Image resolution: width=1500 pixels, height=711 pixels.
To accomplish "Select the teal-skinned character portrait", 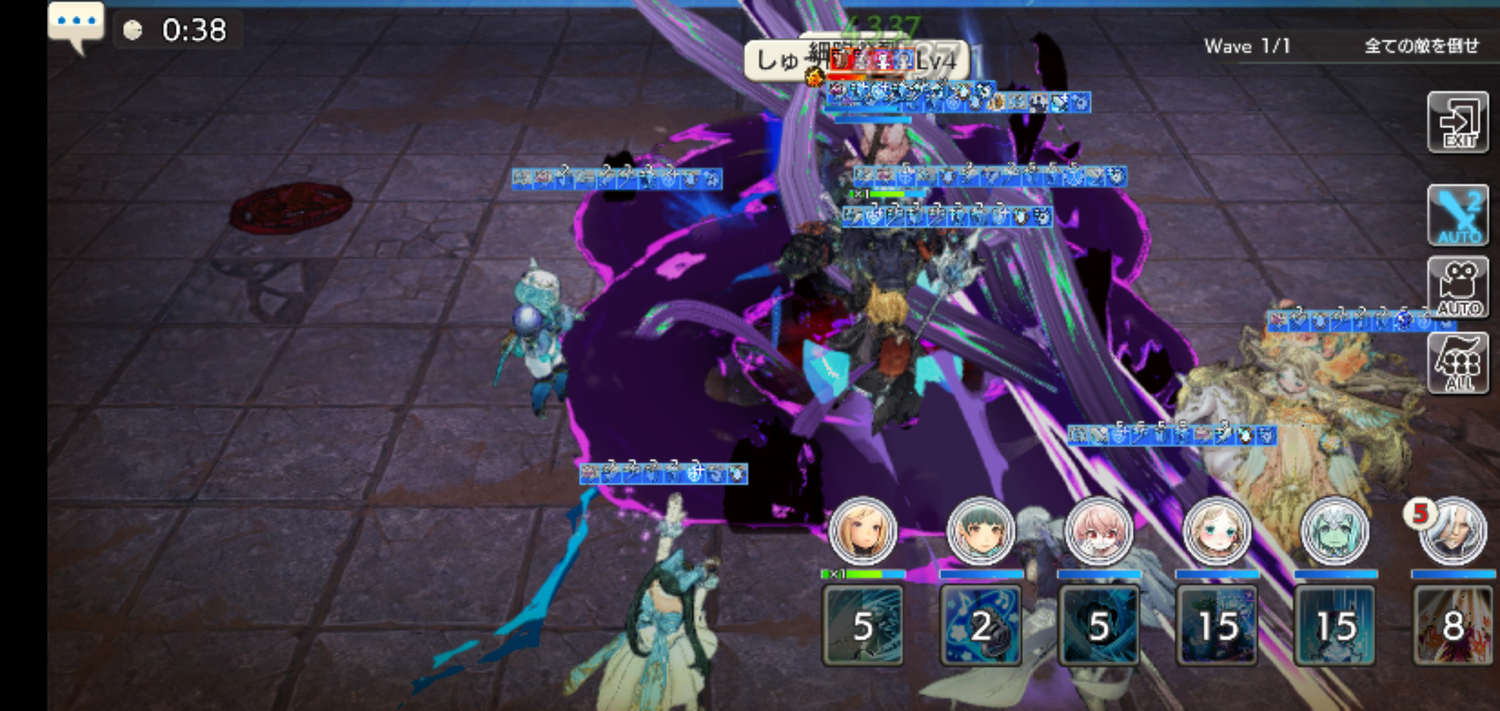I will (1335, 531).
